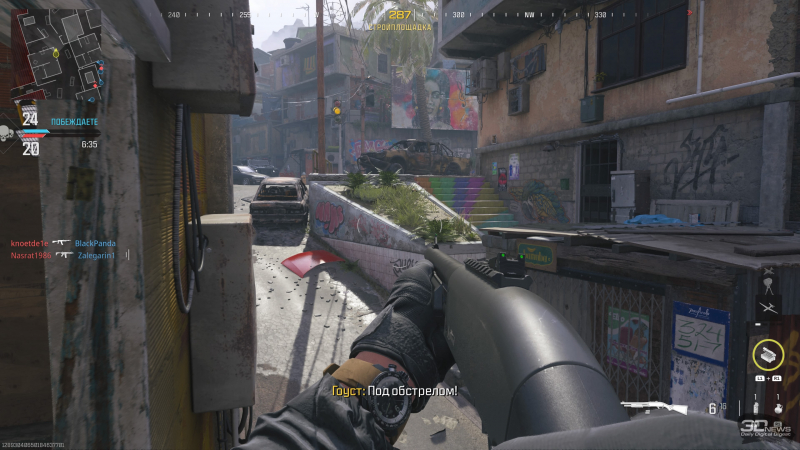The height and width of the screenshot is (450, 800).
Task: Click the skull game mode icon
Action: click(7, 133)
